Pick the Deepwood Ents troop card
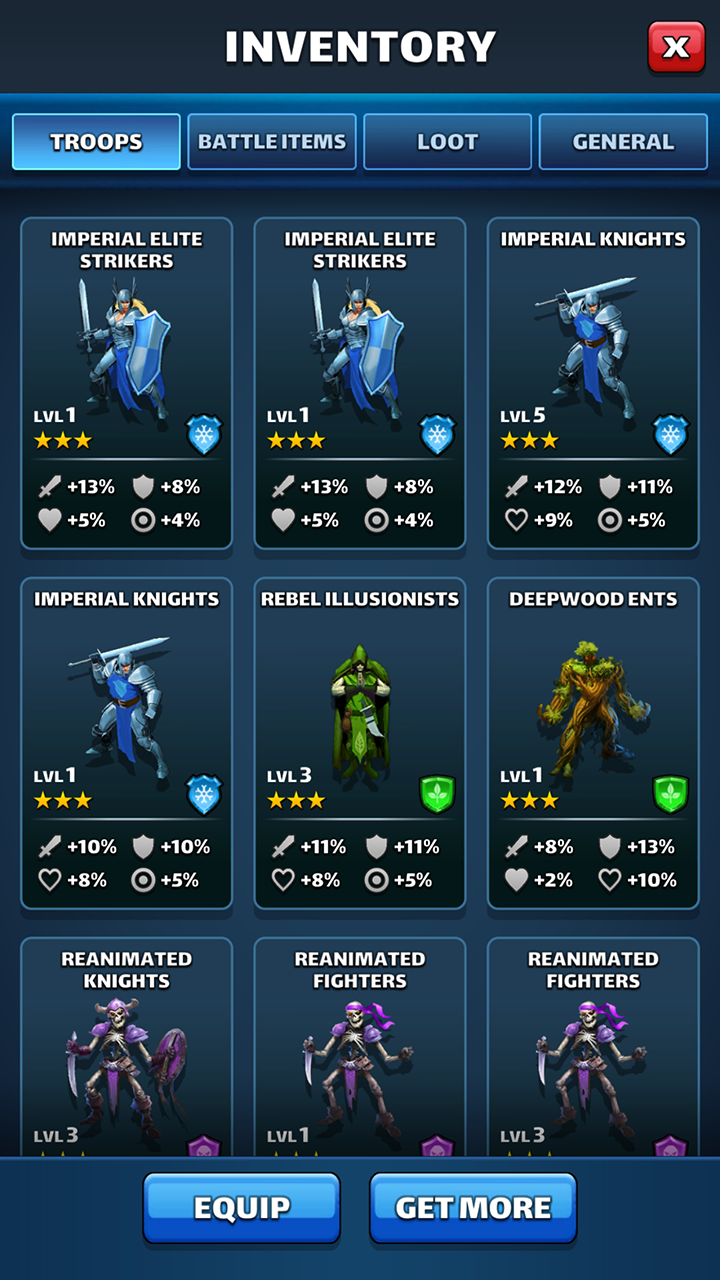720x1280 pixels. tap(593, 742)
